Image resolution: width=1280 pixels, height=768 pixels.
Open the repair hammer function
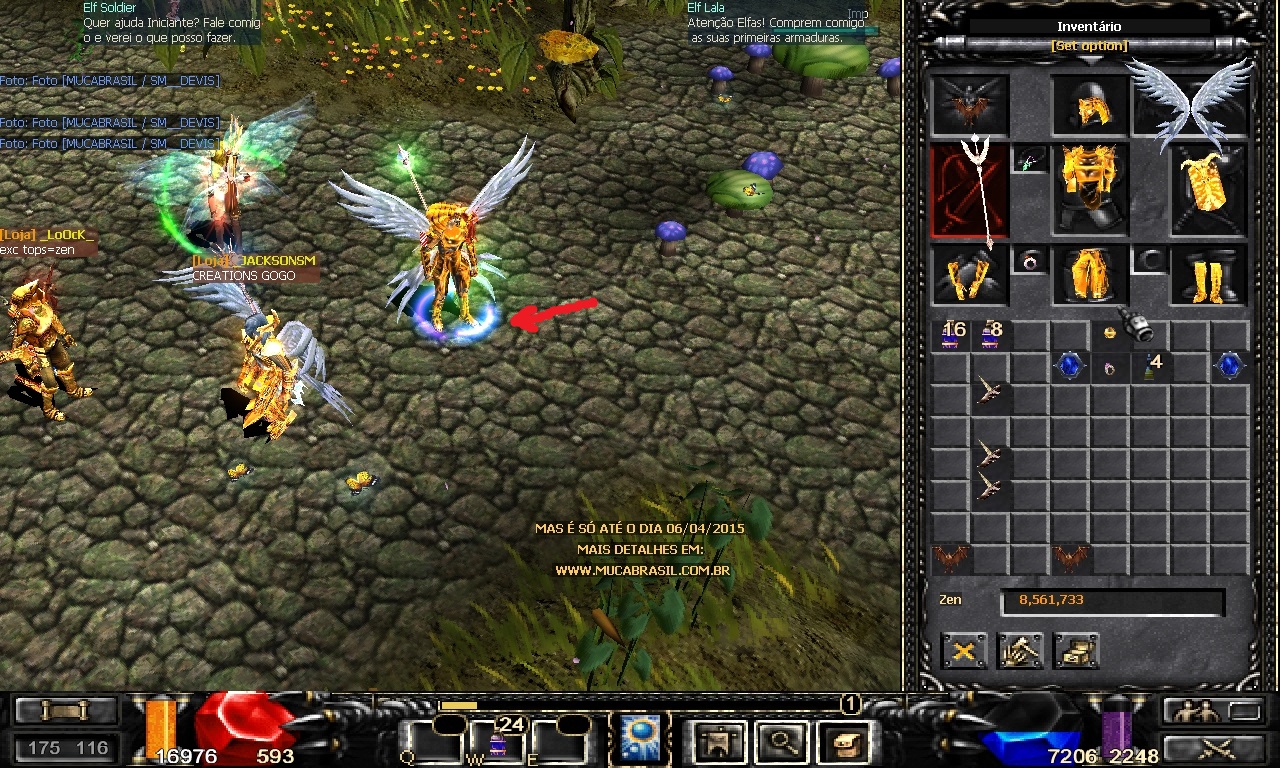[x=1020, y=651]
